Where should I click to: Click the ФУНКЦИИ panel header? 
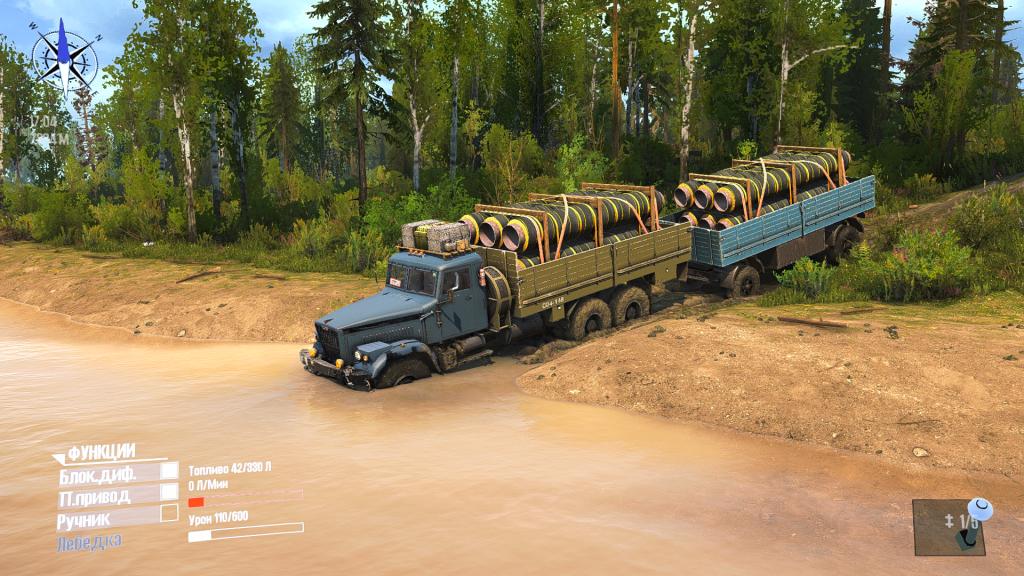pos(100,453)
